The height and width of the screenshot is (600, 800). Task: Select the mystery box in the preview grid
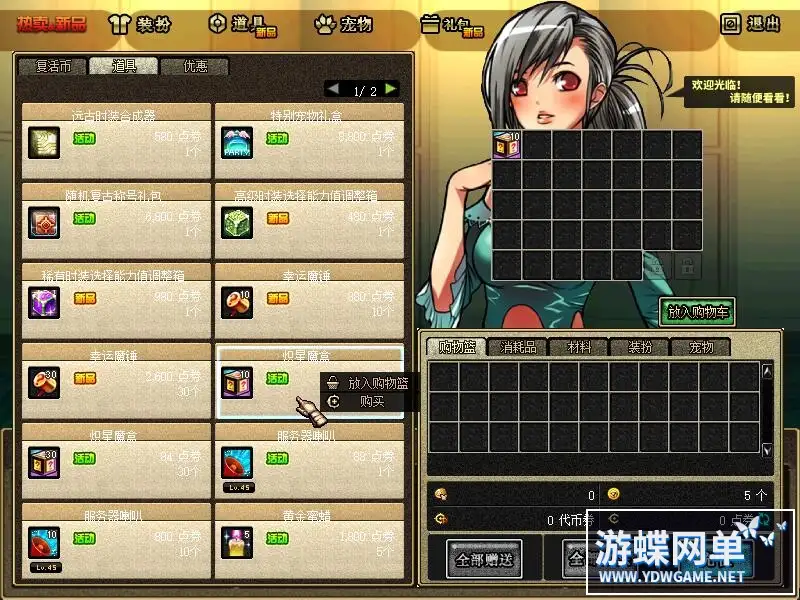click(506, 145)
